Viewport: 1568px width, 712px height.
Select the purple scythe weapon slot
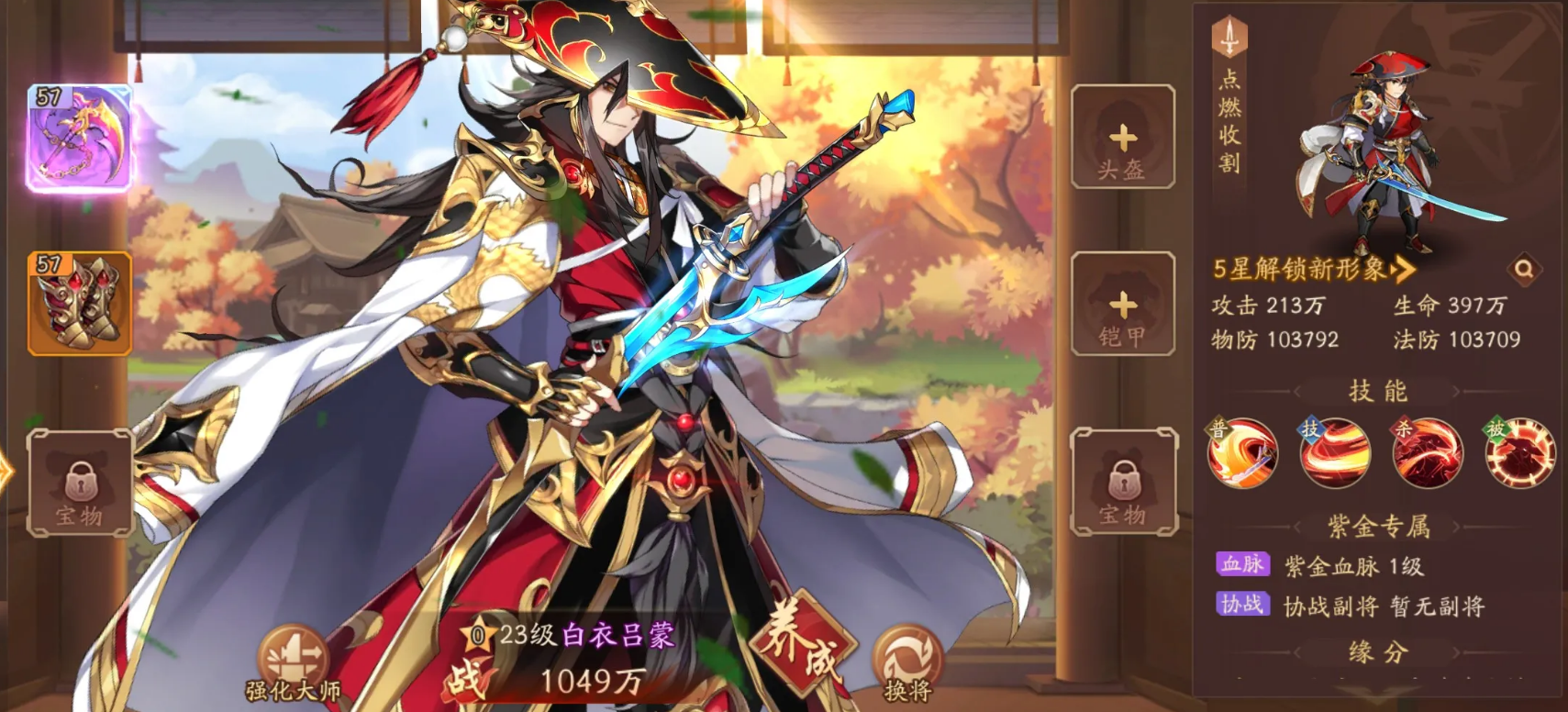[x=80, y=139]
